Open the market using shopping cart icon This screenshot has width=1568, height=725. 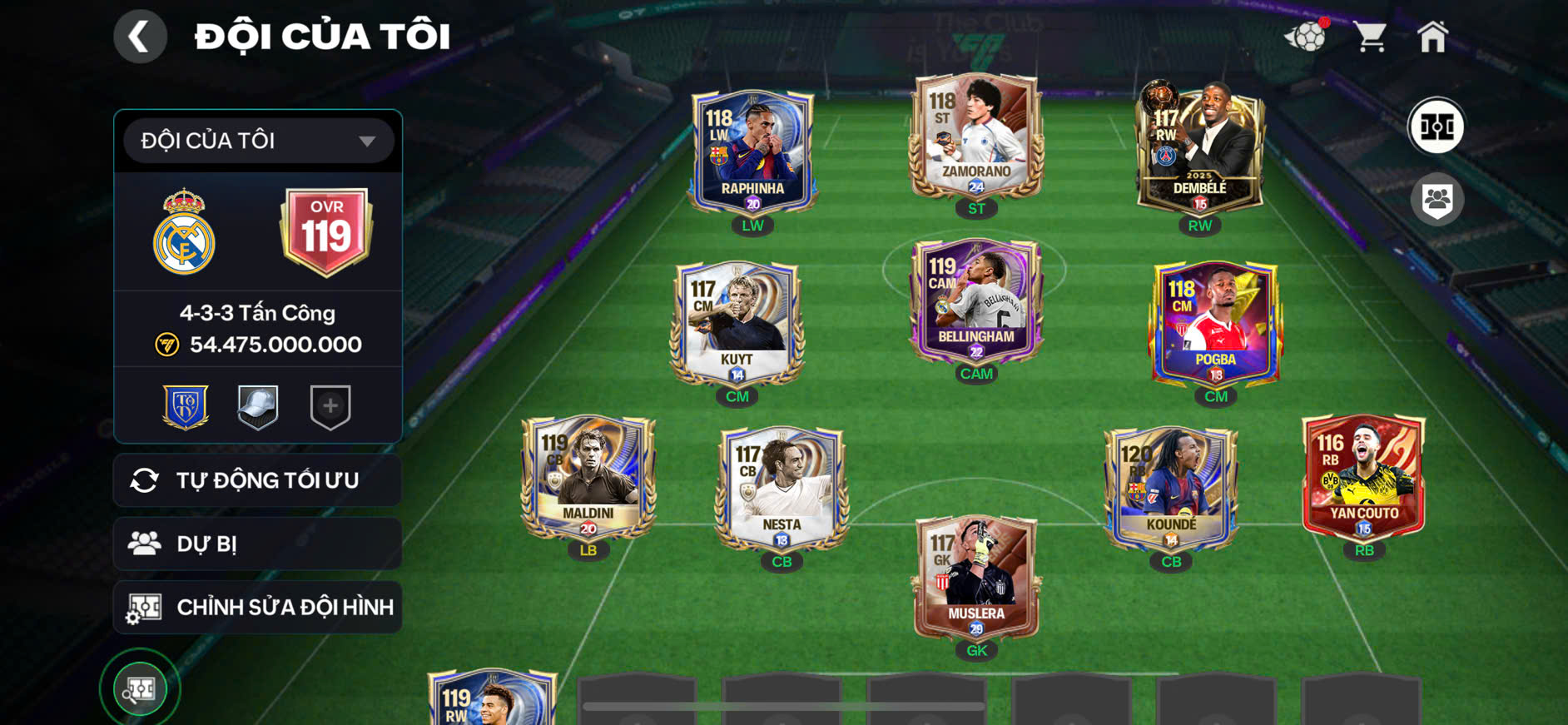pos(1370,37)
